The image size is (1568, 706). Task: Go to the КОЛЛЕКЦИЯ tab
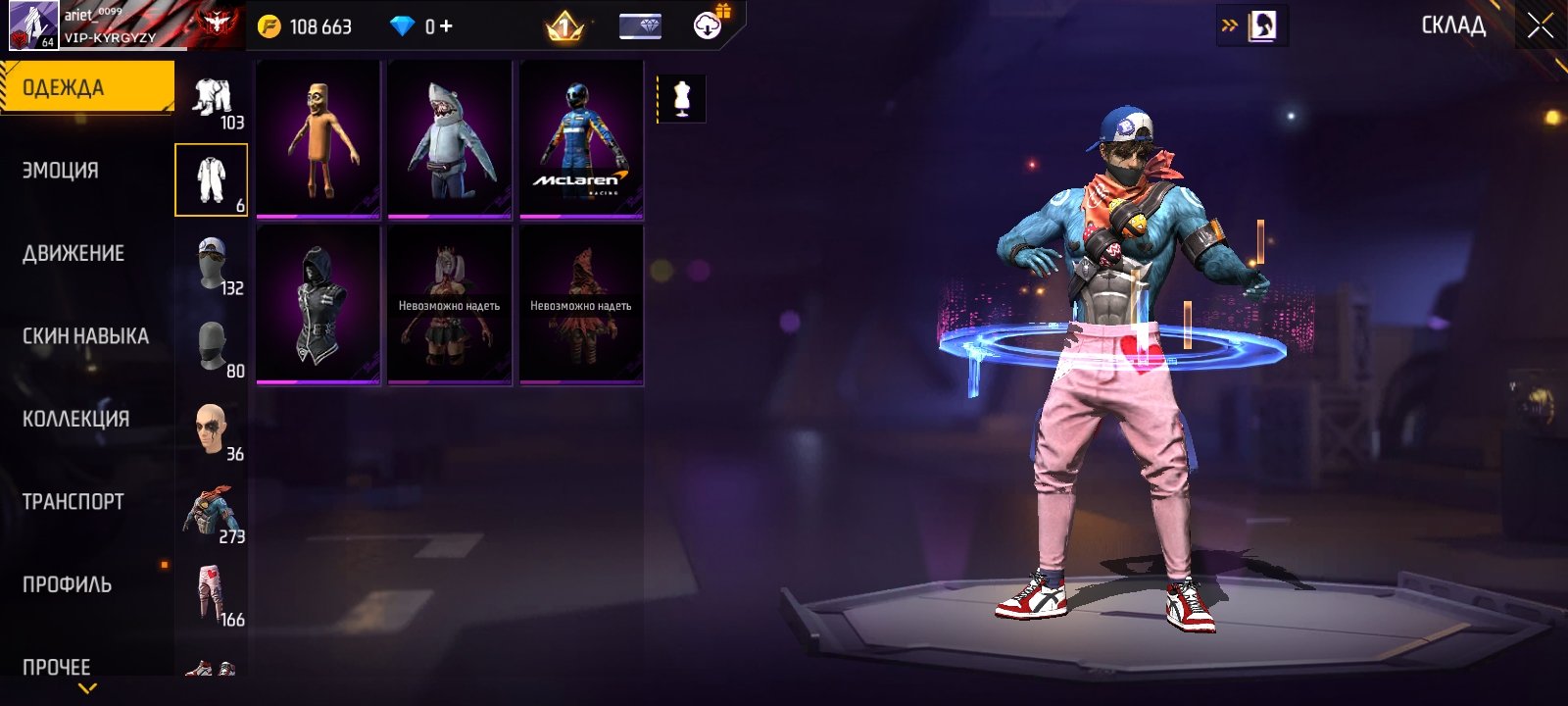coord(75,419)
